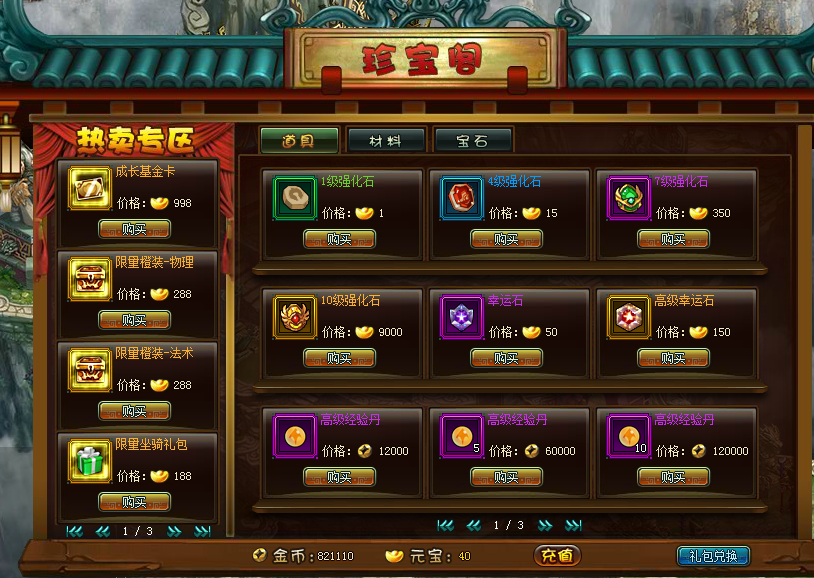Select the 7级强化石 green gem icon
The width and height of the screenshot is (814, 578).
pyautogui.click(x=628, y=198)
